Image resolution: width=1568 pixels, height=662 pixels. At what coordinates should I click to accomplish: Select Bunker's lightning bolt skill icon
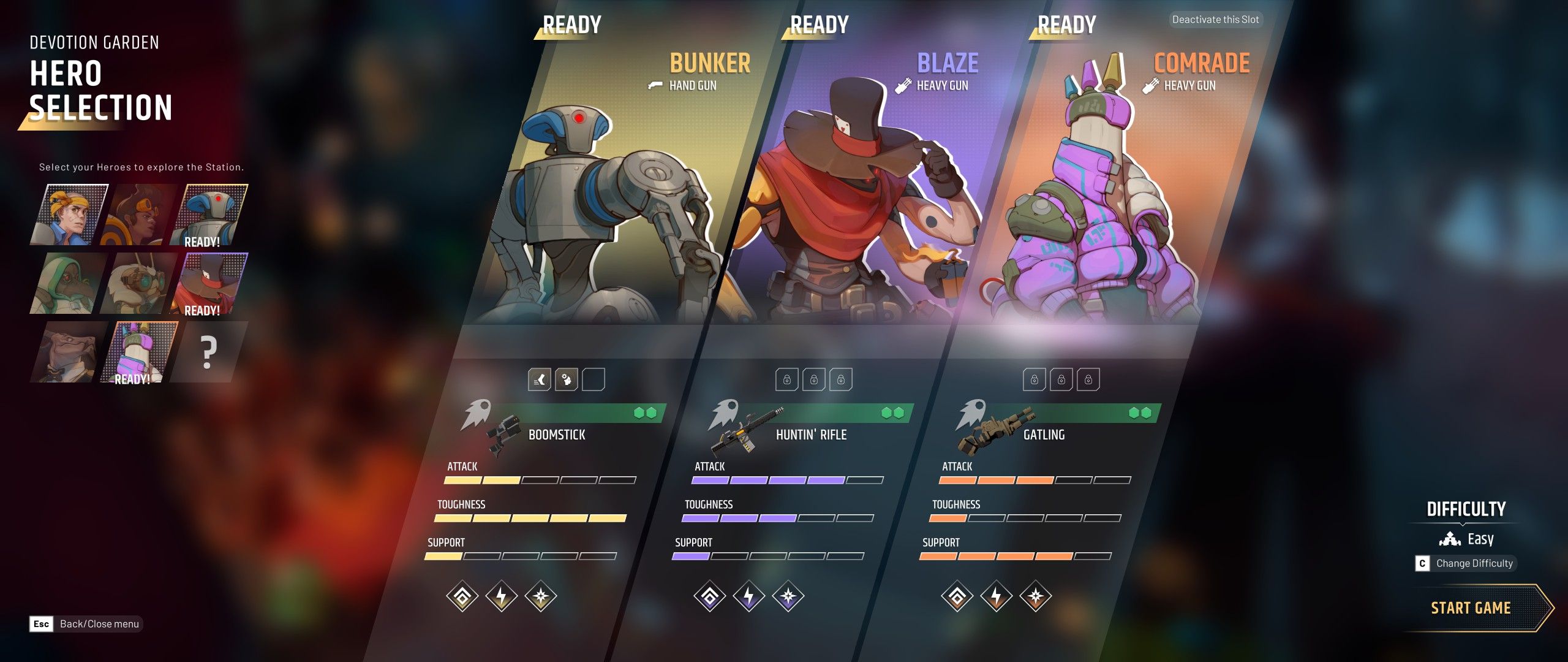[x=502, y=596]
